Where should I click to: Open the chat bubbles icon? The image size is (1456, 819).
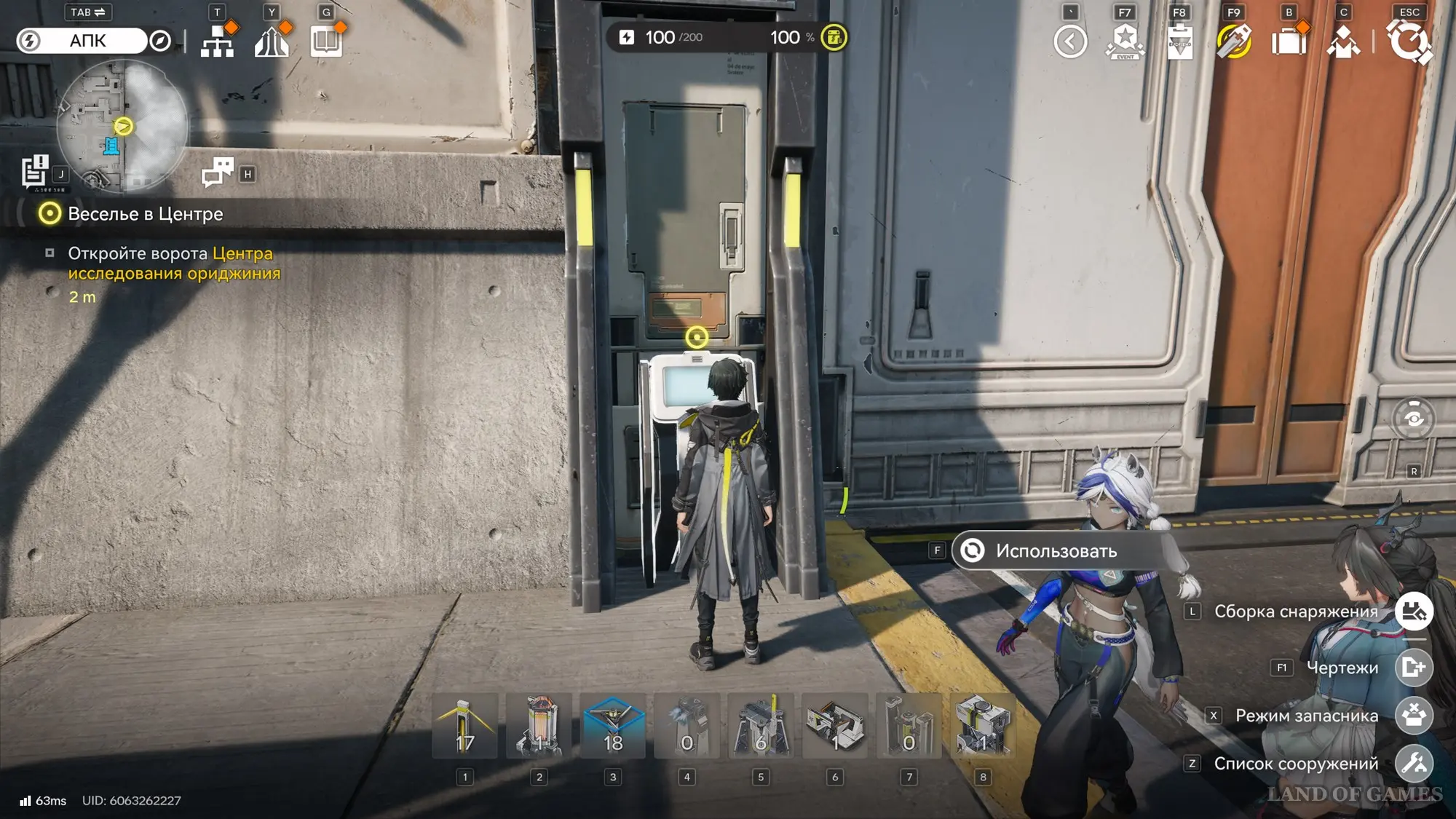coord(217,173)
